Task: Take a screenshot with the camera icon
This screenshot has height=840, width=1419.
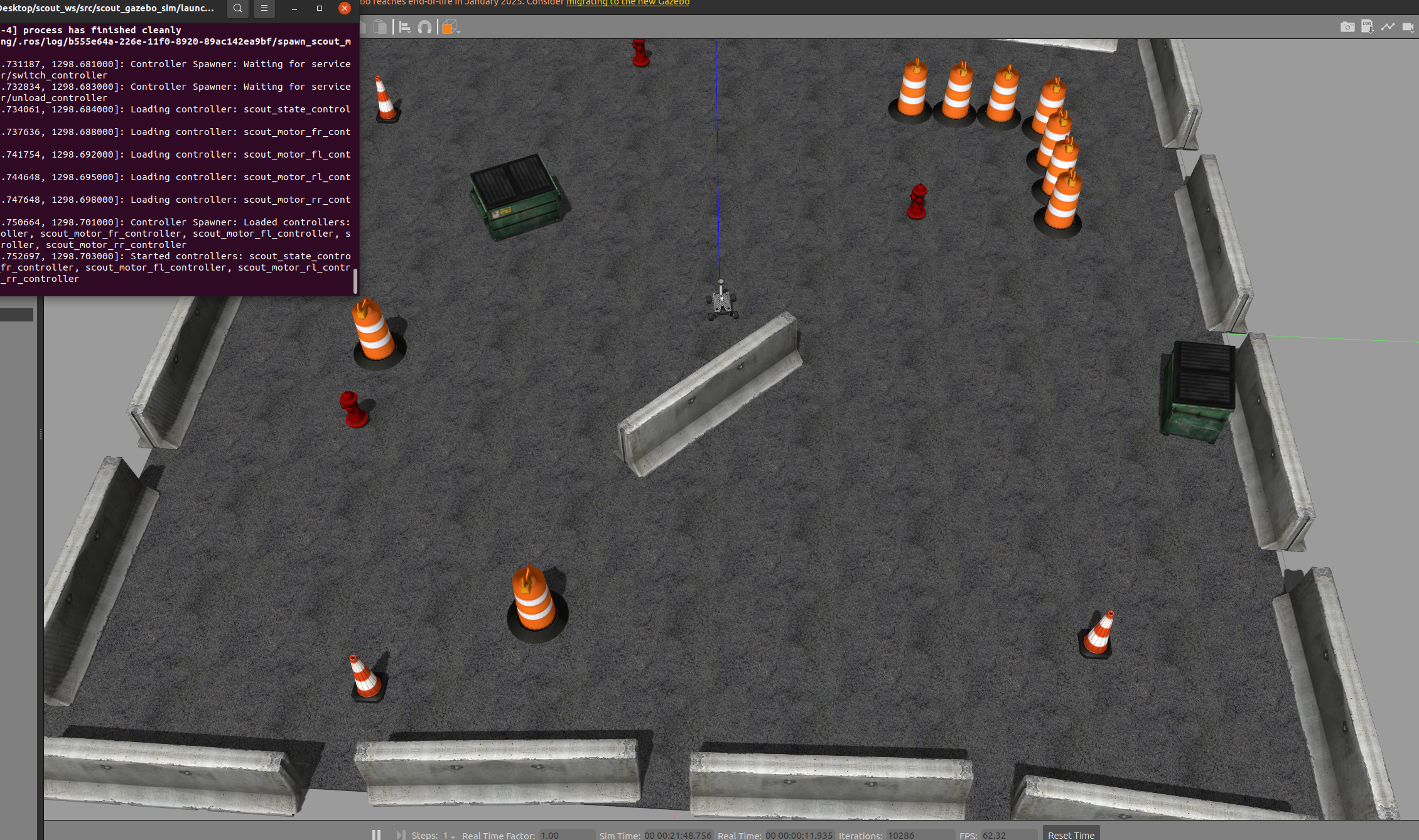Action: (x=1347, y=27)
